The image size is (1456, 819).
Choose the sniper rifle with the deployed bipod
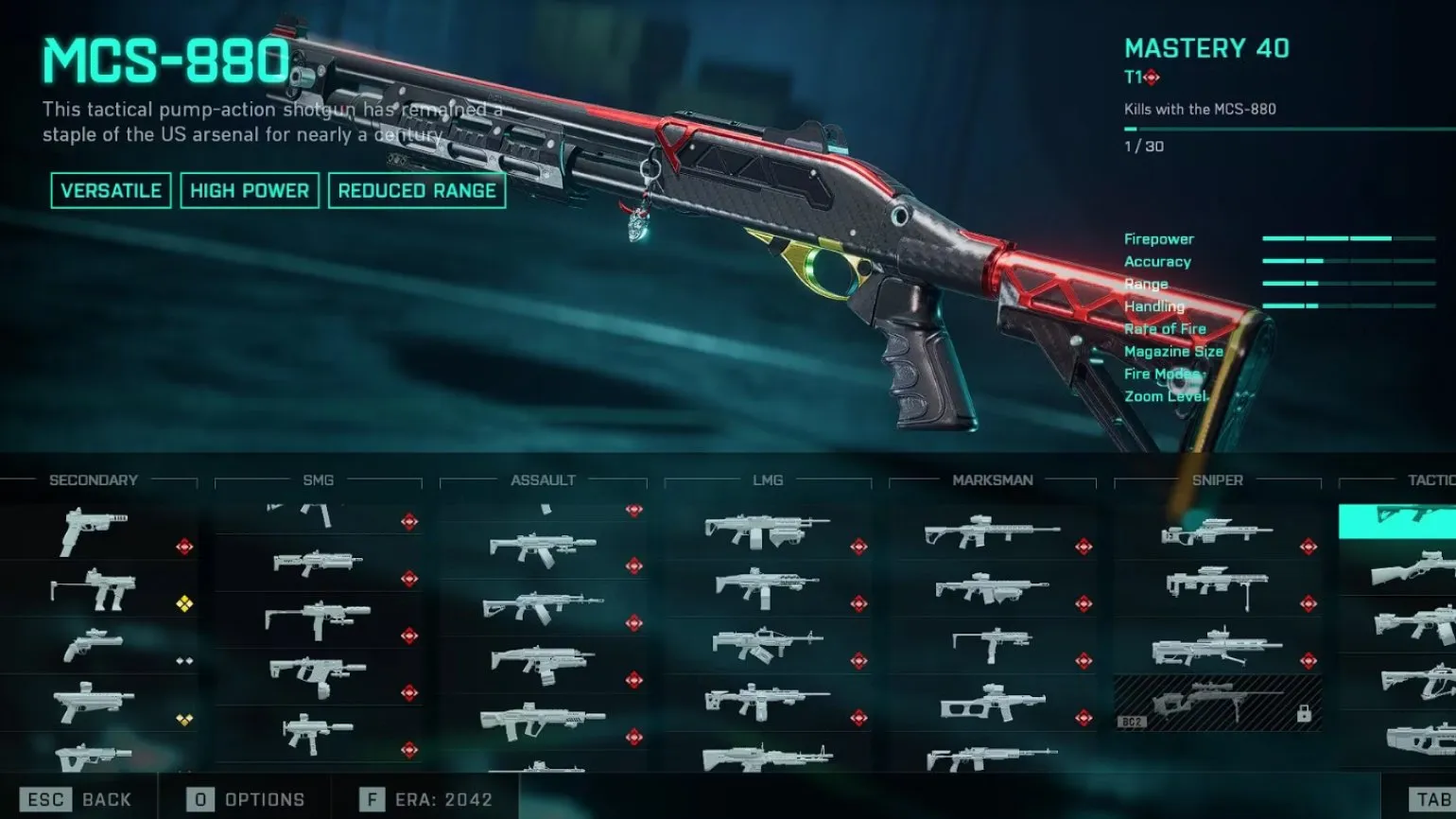(x=1218, y=588)
